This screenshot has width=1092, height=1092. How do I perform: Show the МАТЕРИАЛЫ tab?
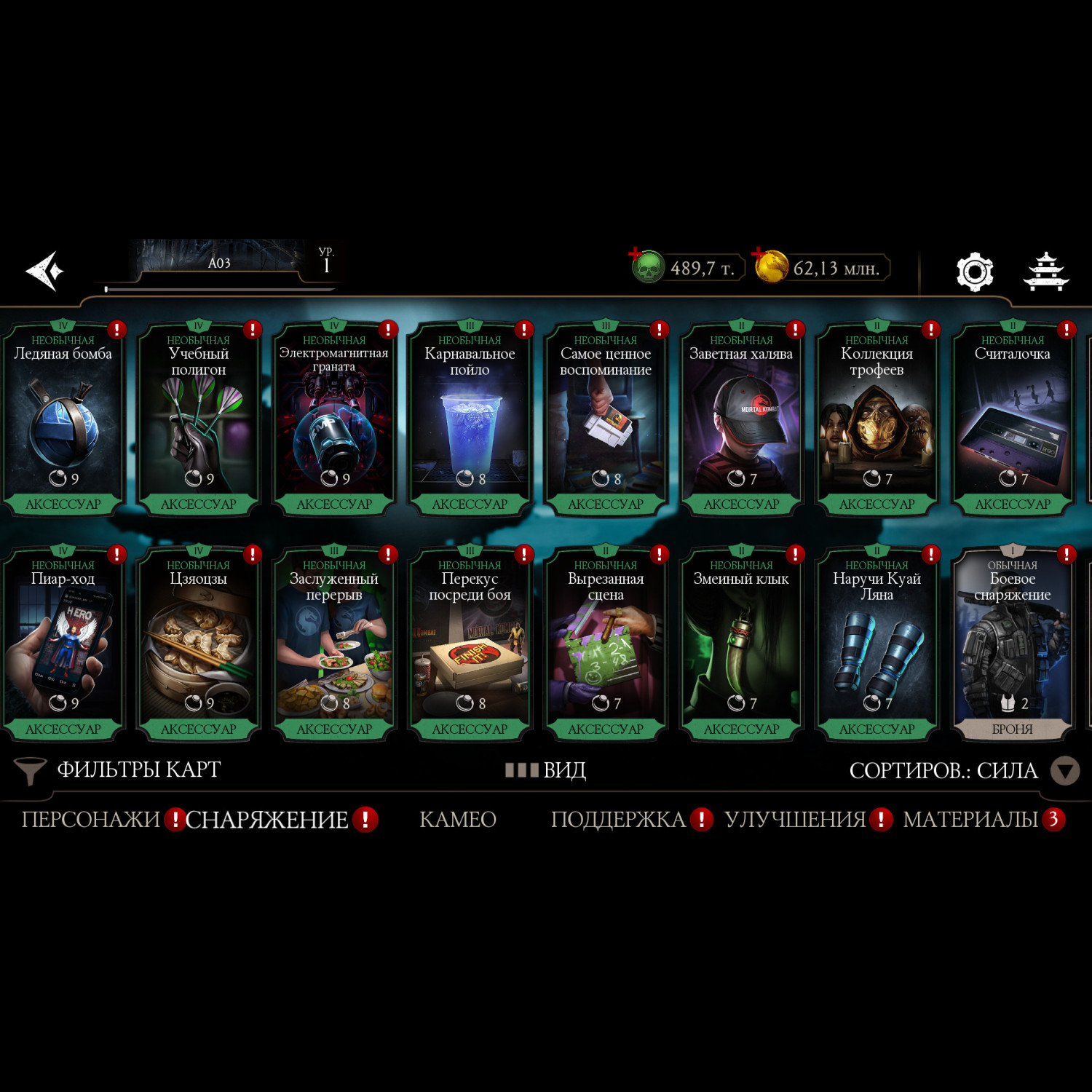coord(970,820)
